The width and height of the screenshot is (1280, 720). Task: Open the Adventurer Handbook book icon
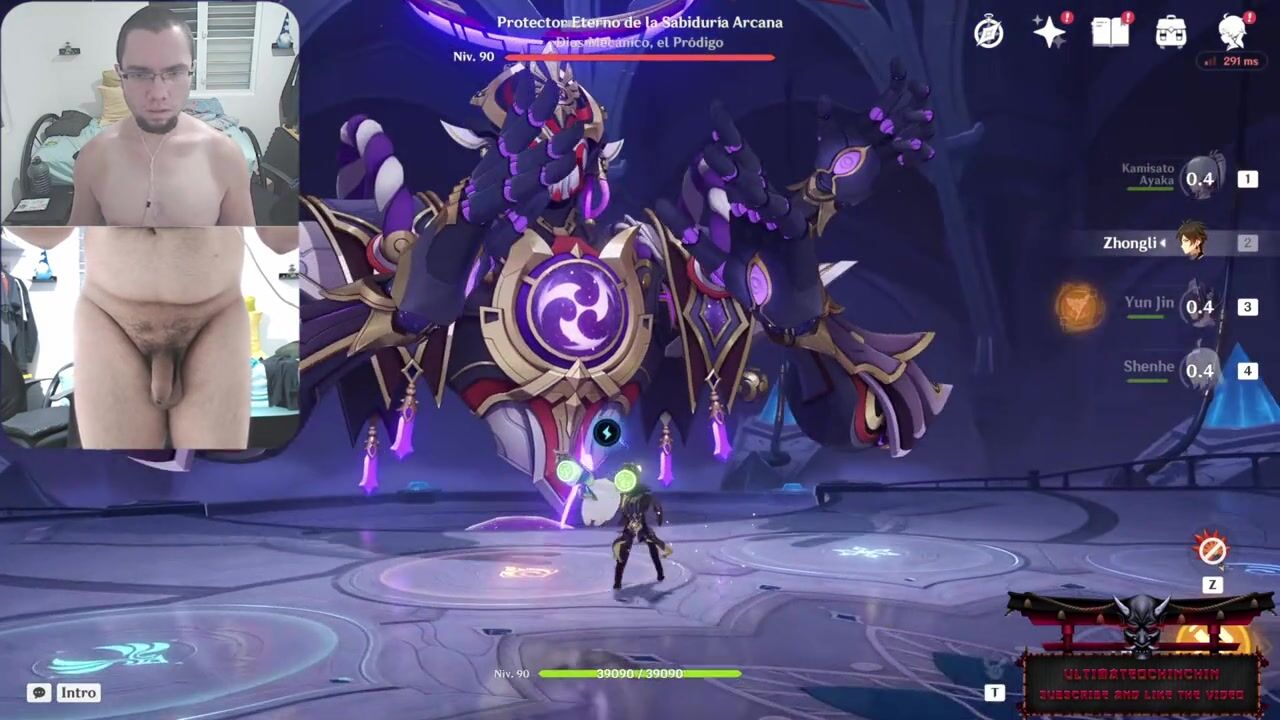click(1110, 33)
